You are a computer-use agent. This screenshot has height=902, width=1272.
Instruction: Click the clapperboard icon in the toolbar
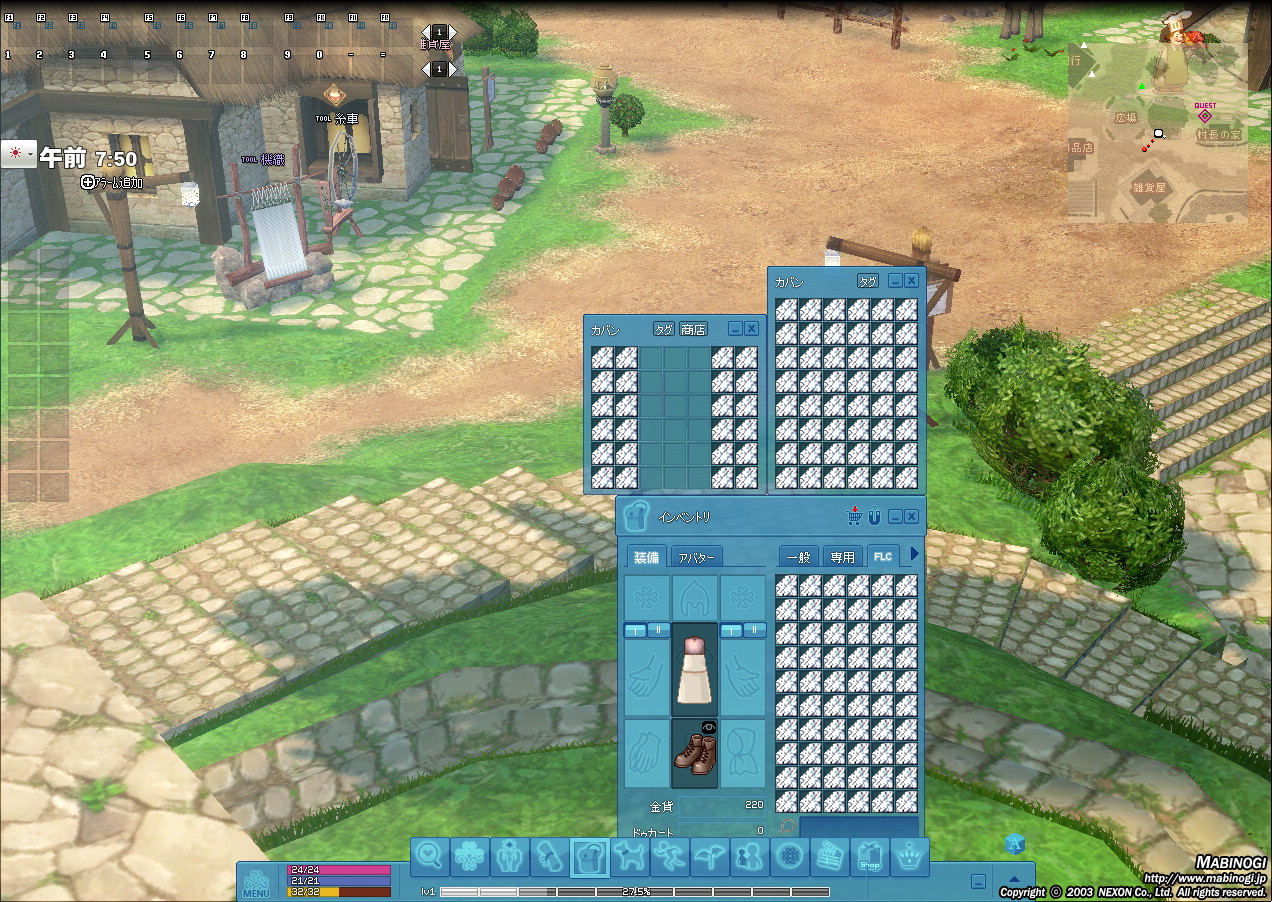coord(829,857)
